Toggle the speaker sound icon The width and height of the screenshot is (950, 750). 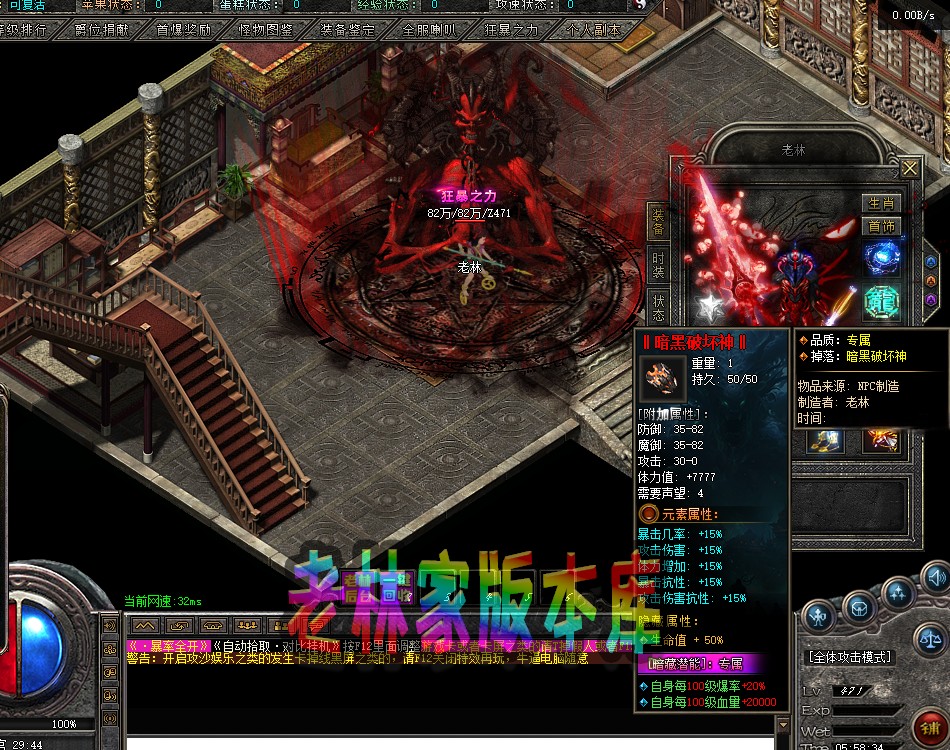(x=934, y=577)
